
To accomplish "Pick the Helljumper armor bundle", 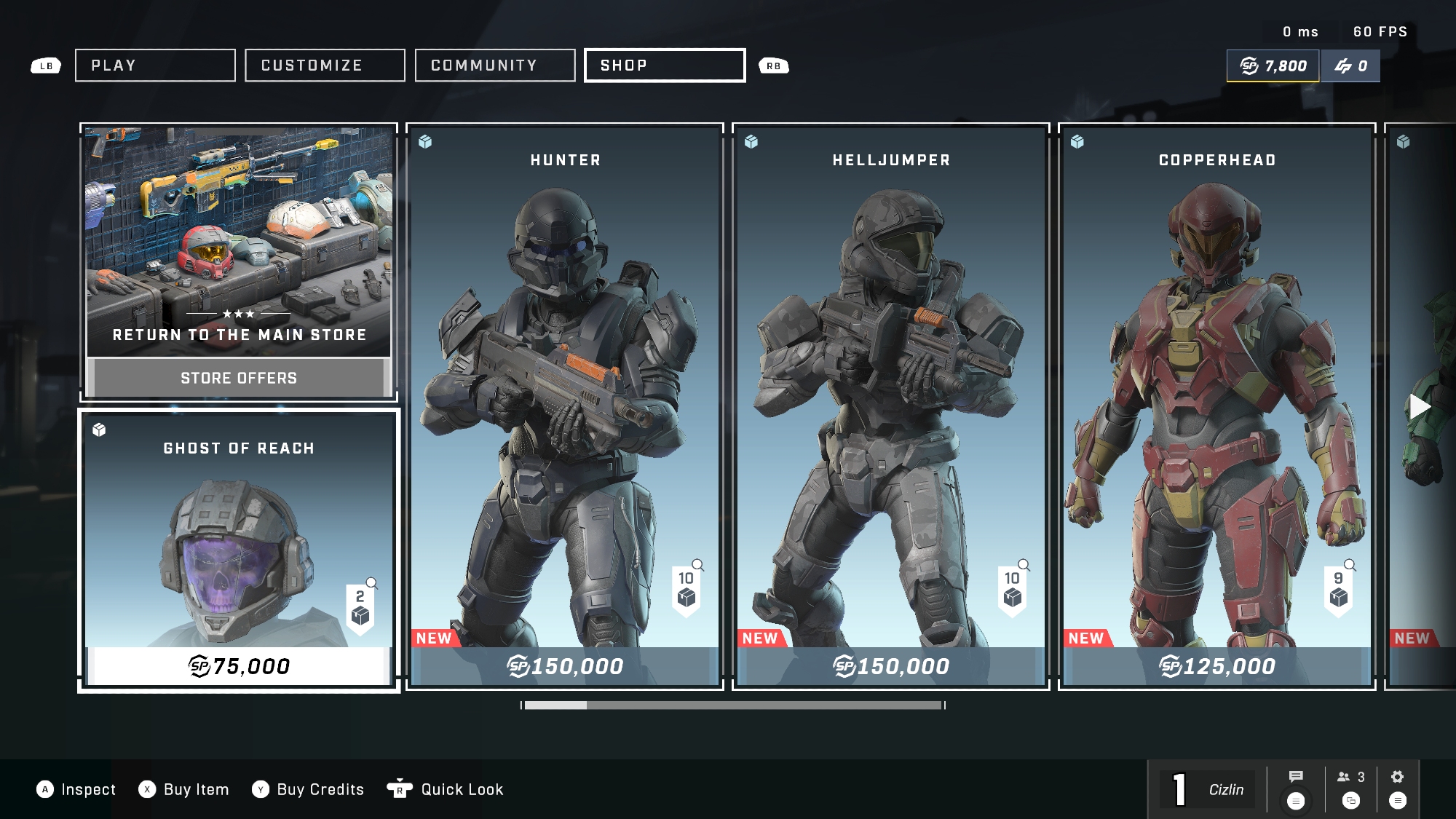I will click(x=891, y=406).
